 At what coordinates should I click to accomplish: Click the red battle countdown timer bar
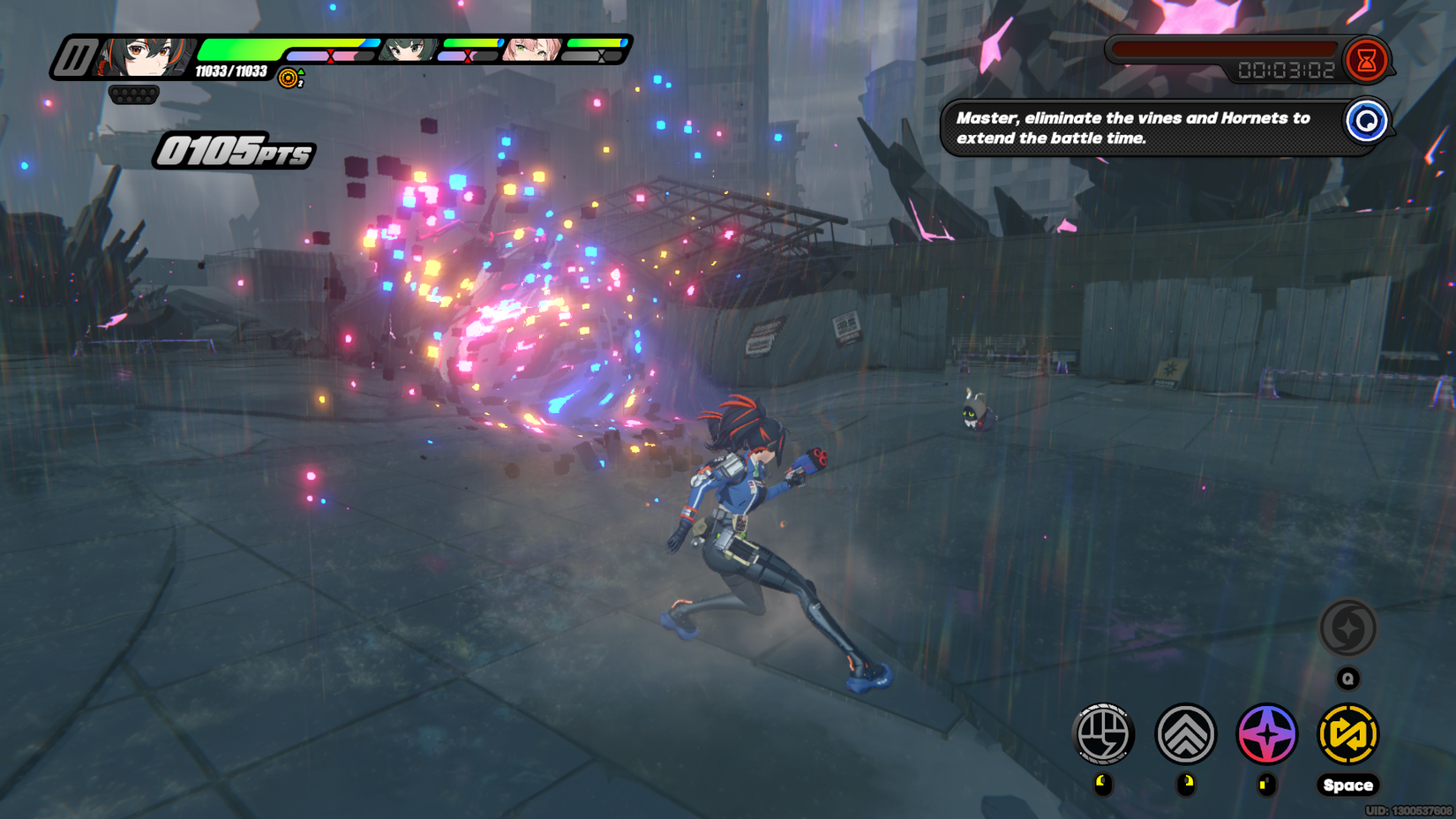pyautogui.click(x=1227, y=51)
